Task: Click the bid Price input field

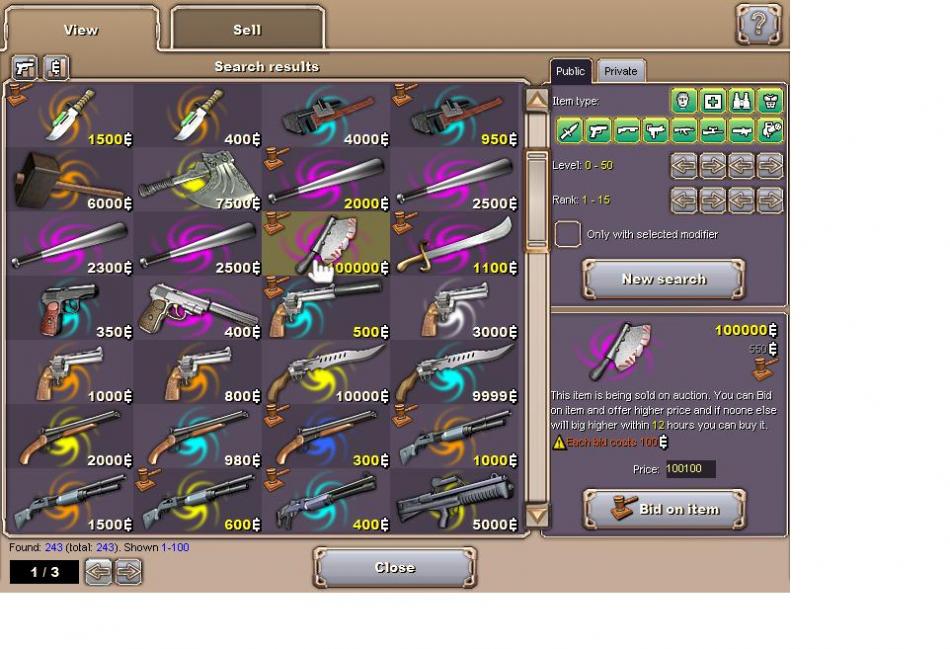Action: 690,469
